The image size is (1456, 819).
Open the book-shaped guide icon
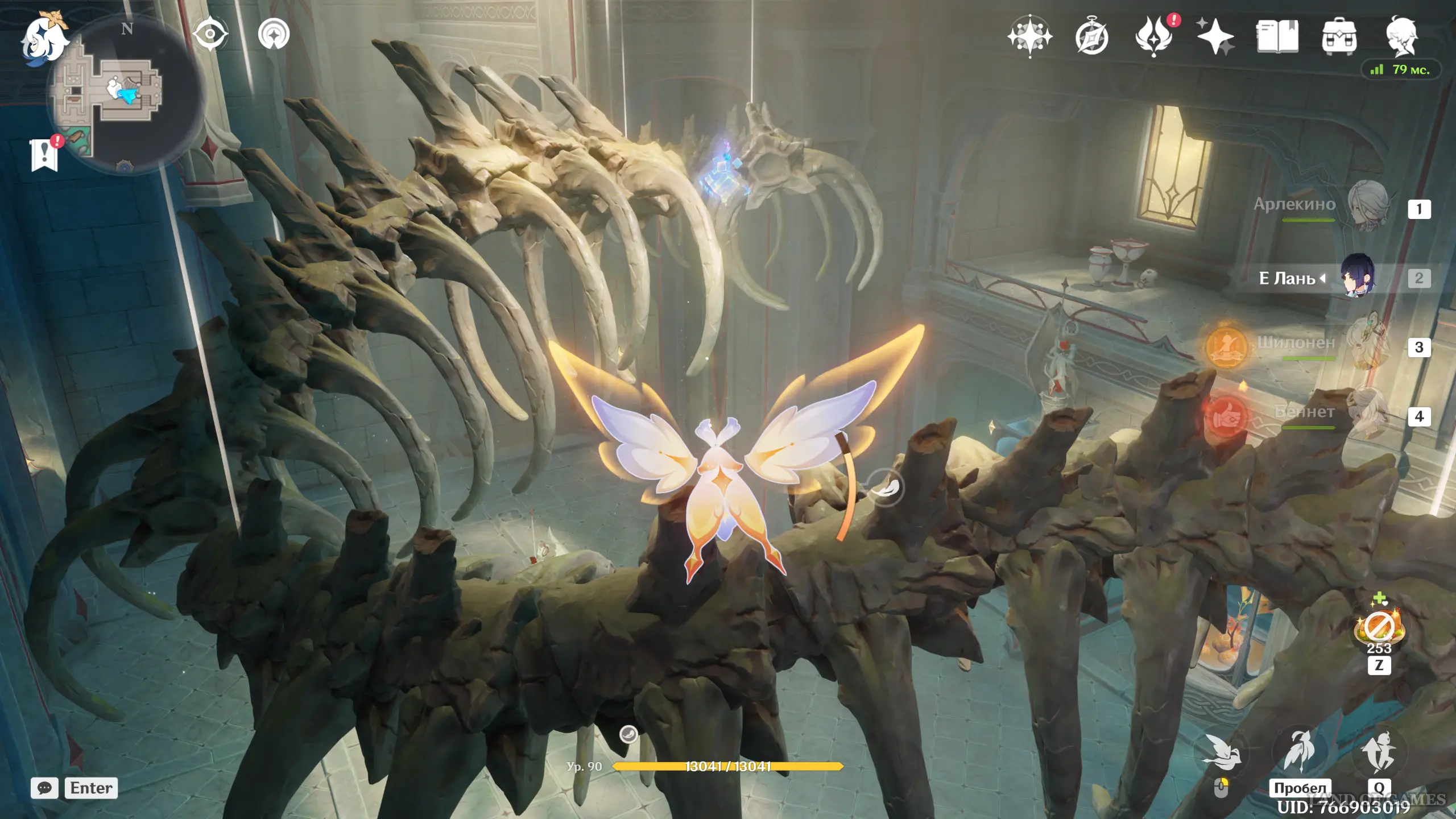(x=1277, y=37)
